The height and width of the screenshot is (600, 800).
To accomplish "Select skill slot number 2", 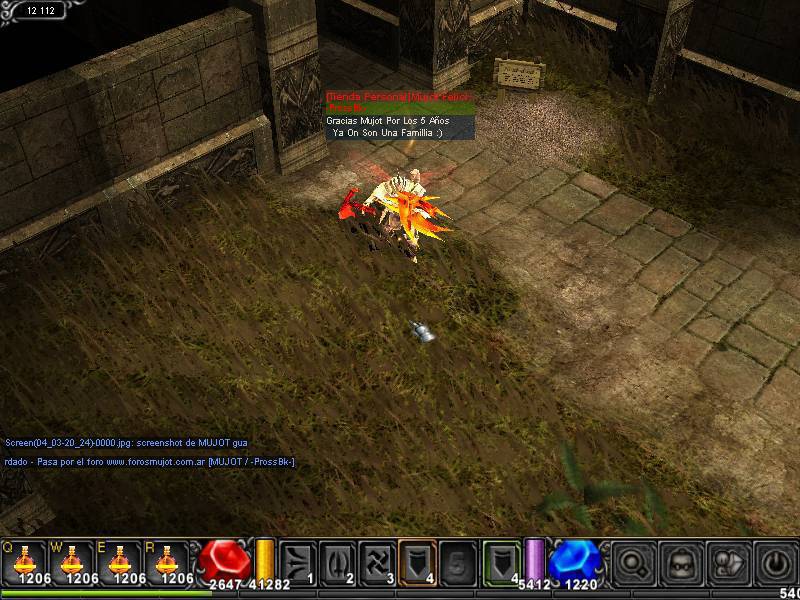I will click(338, 561).
